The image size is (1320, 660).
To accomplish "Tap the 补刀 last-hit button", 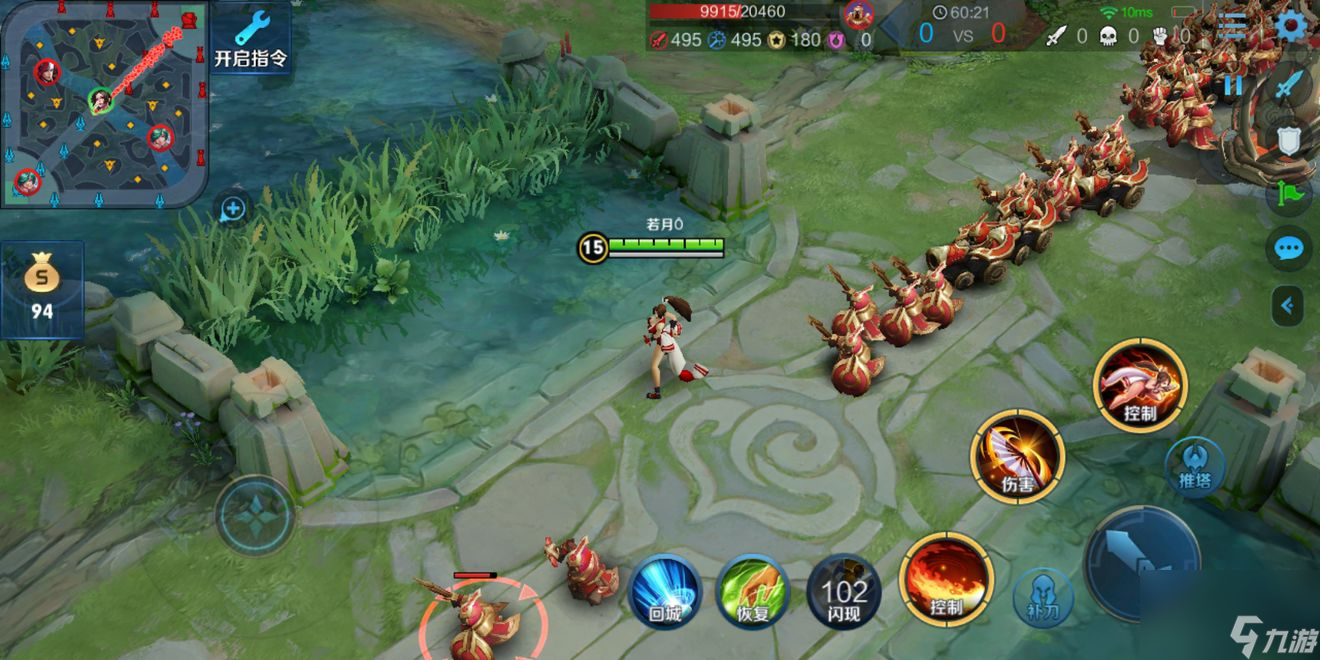I will [x=1043, y=597].
